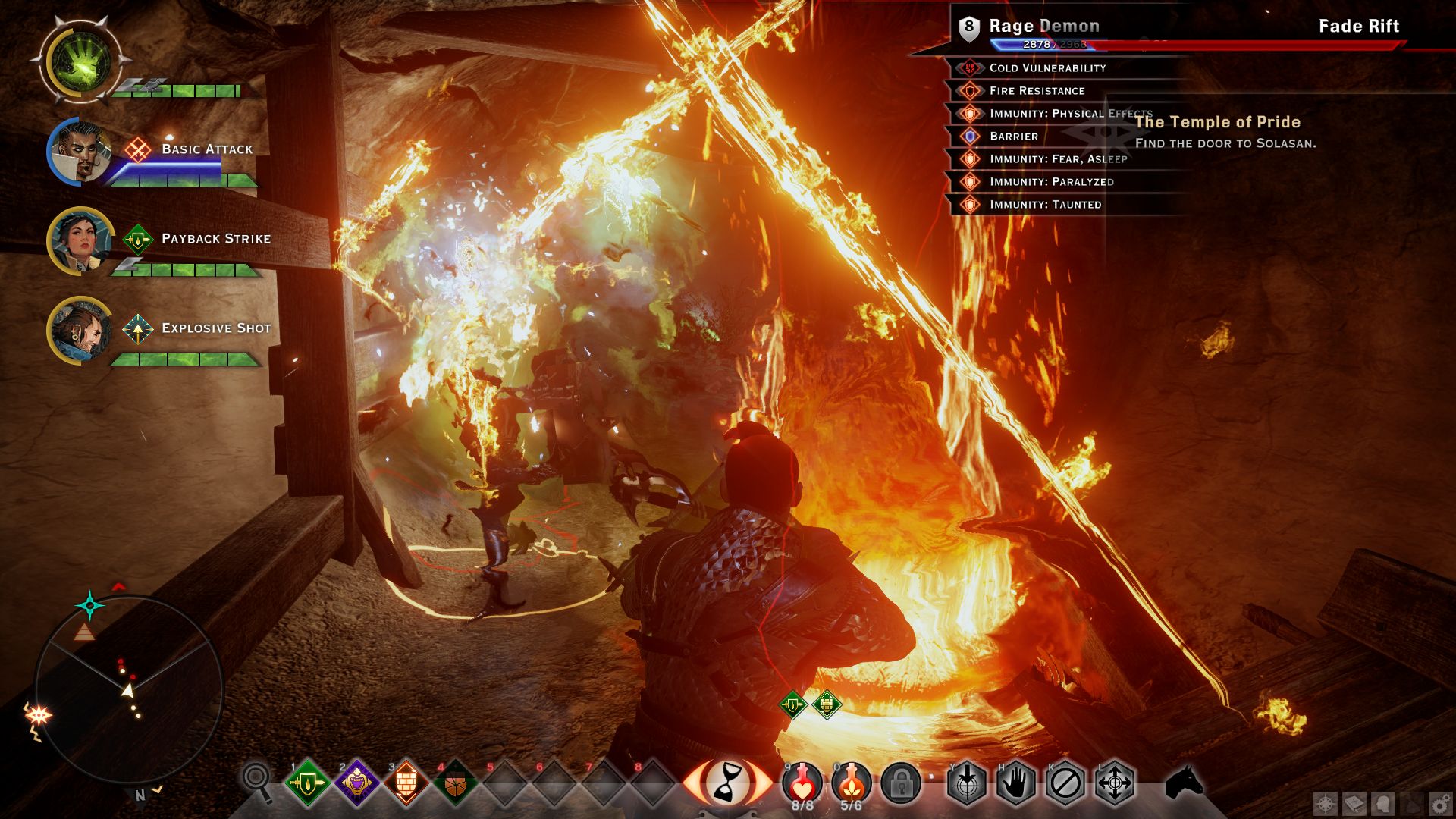Activate the Payback Strike ability in slot 1

(x=307, y=783)
